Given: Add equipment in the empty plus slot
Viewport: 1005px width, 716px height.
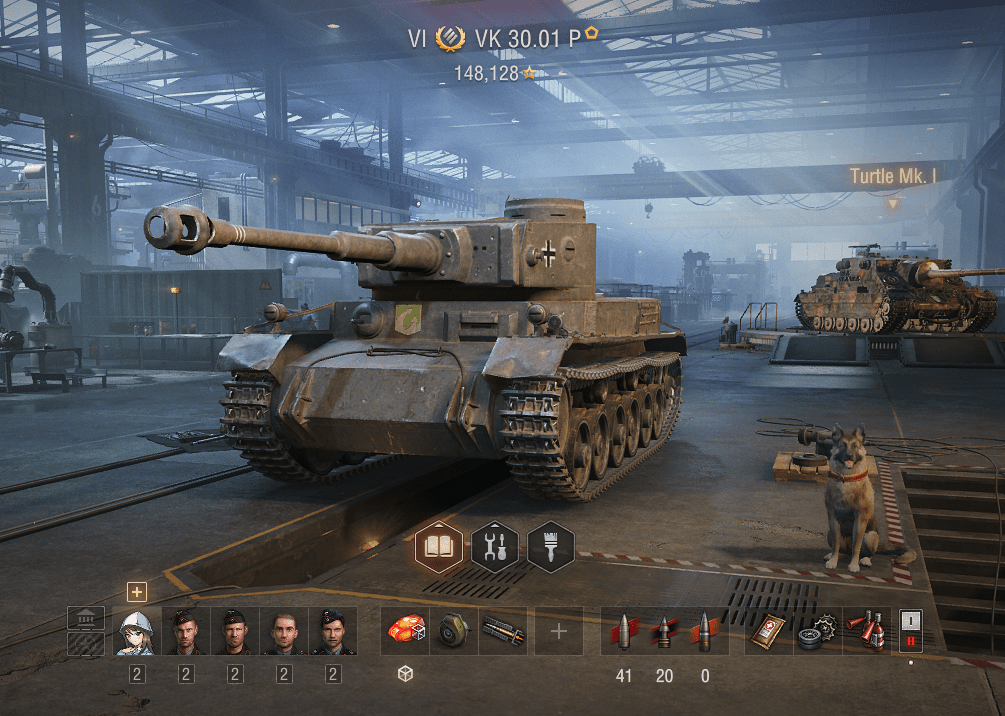Looking at the screenshot, I should (x=559, y=631).
